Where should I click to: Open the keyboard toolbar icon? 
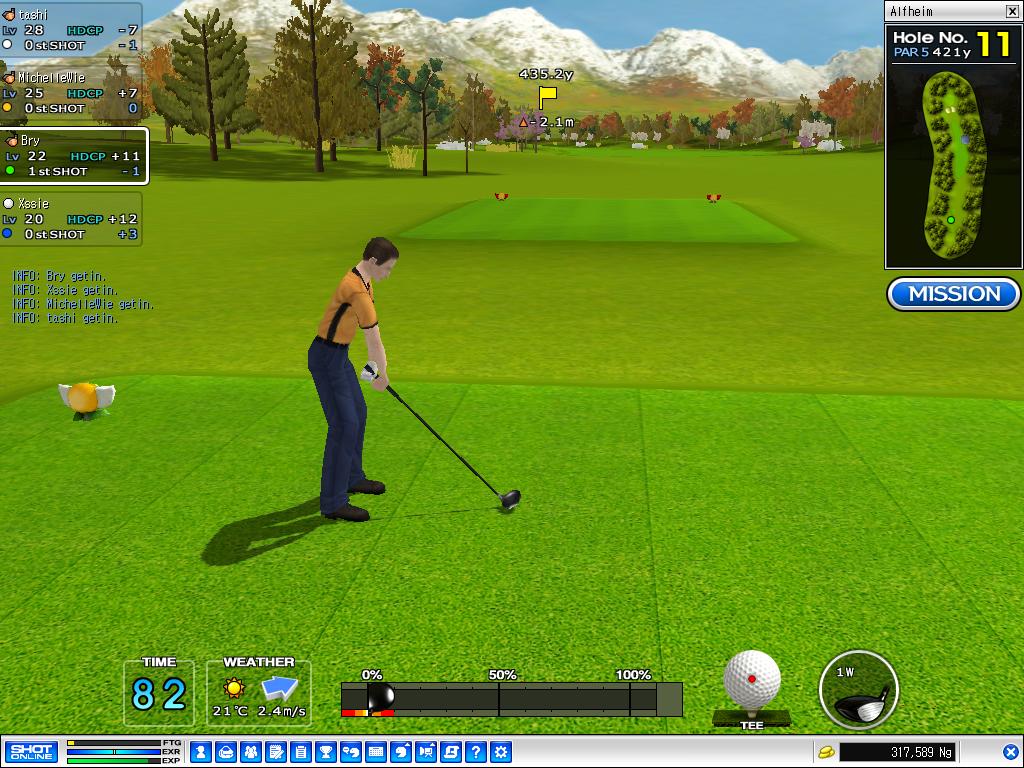[376, 751]
